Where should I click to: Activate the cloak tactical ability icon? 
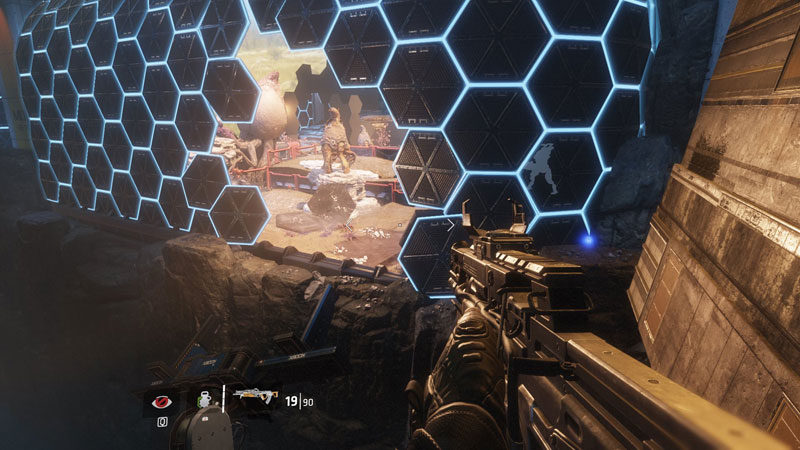point(160,400)
